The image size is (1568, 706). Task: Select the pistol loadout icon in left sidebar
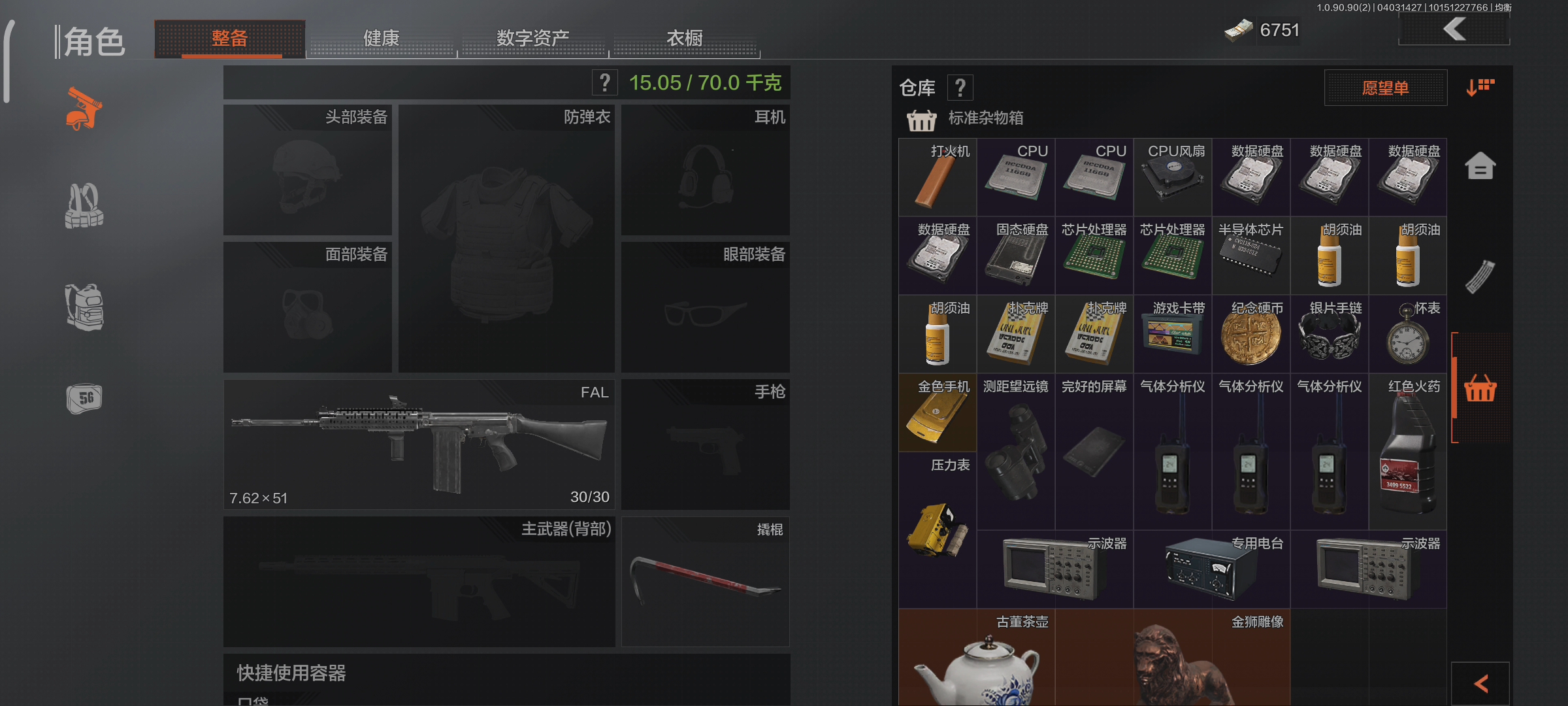click(x=85, y=109)
